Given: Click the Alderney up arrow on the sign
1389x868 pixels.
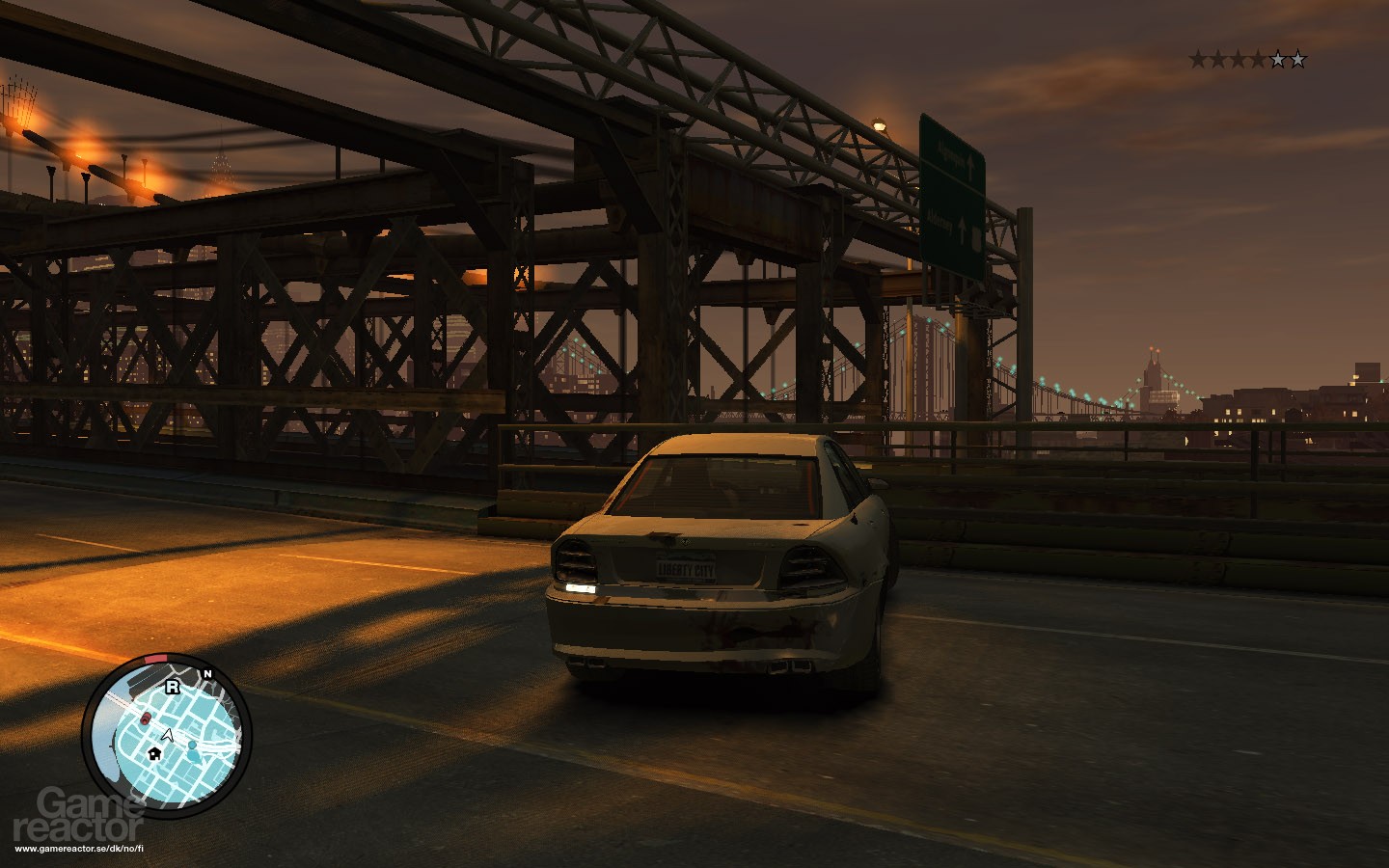Looking at the screenshot, I should [x=962, y=230].
